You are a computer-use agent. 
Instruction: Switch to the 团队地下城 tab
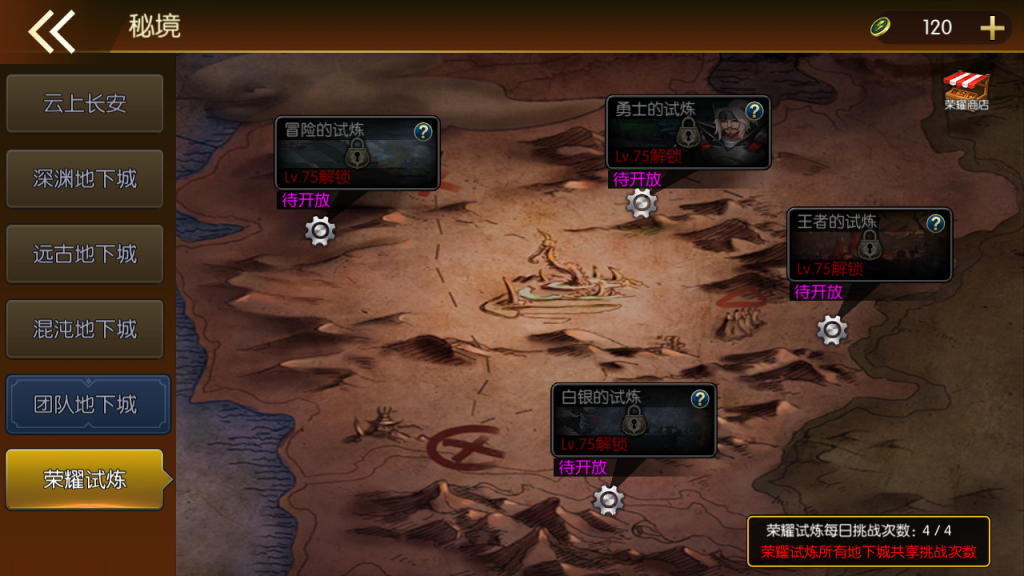pos(87,405)
